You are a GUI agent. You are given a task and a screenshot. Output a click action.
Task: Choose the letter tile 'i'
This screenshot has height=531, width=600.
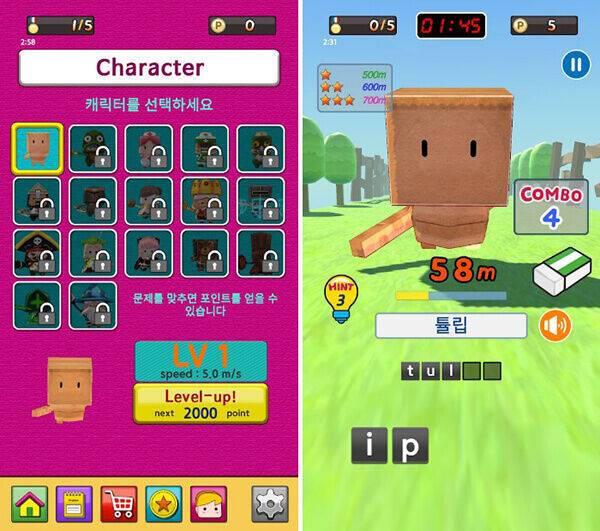[x=369, y=446]
